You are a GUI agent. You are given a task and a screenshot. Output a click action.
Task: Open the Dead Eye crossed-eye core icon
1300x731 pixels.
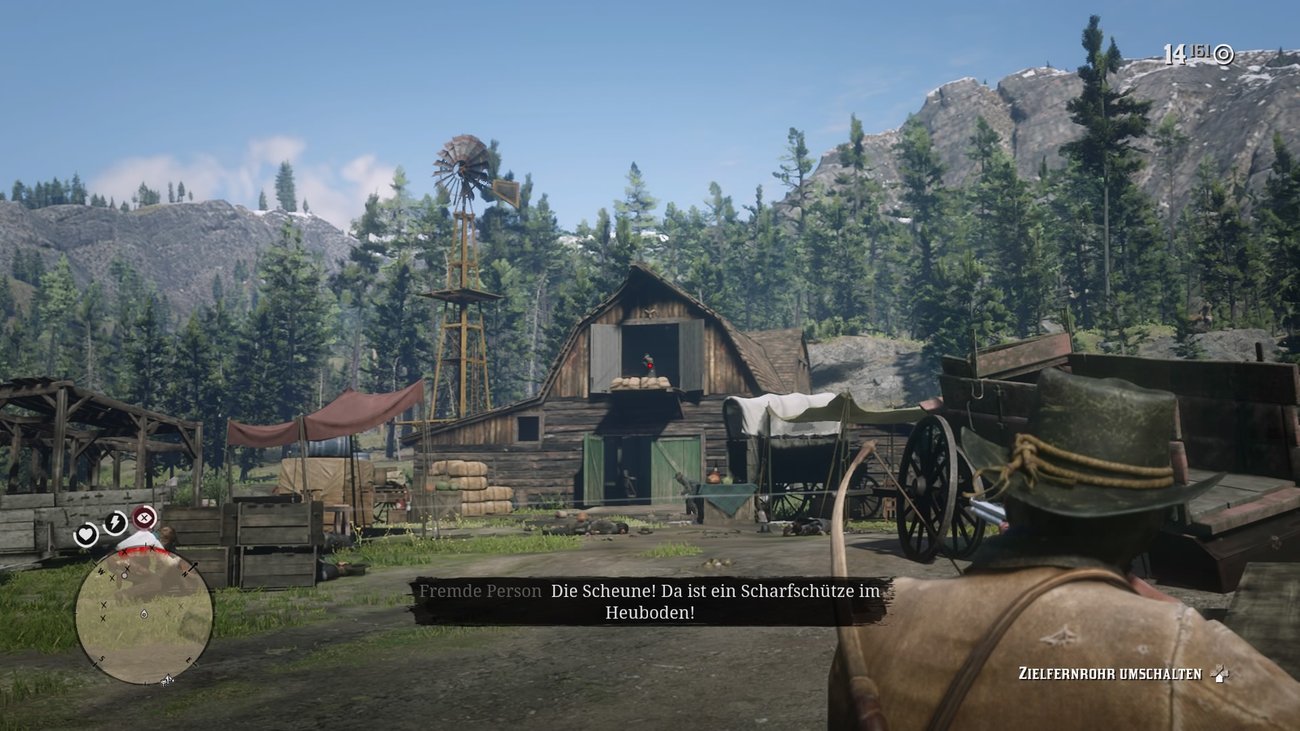(x=145, y=518)
